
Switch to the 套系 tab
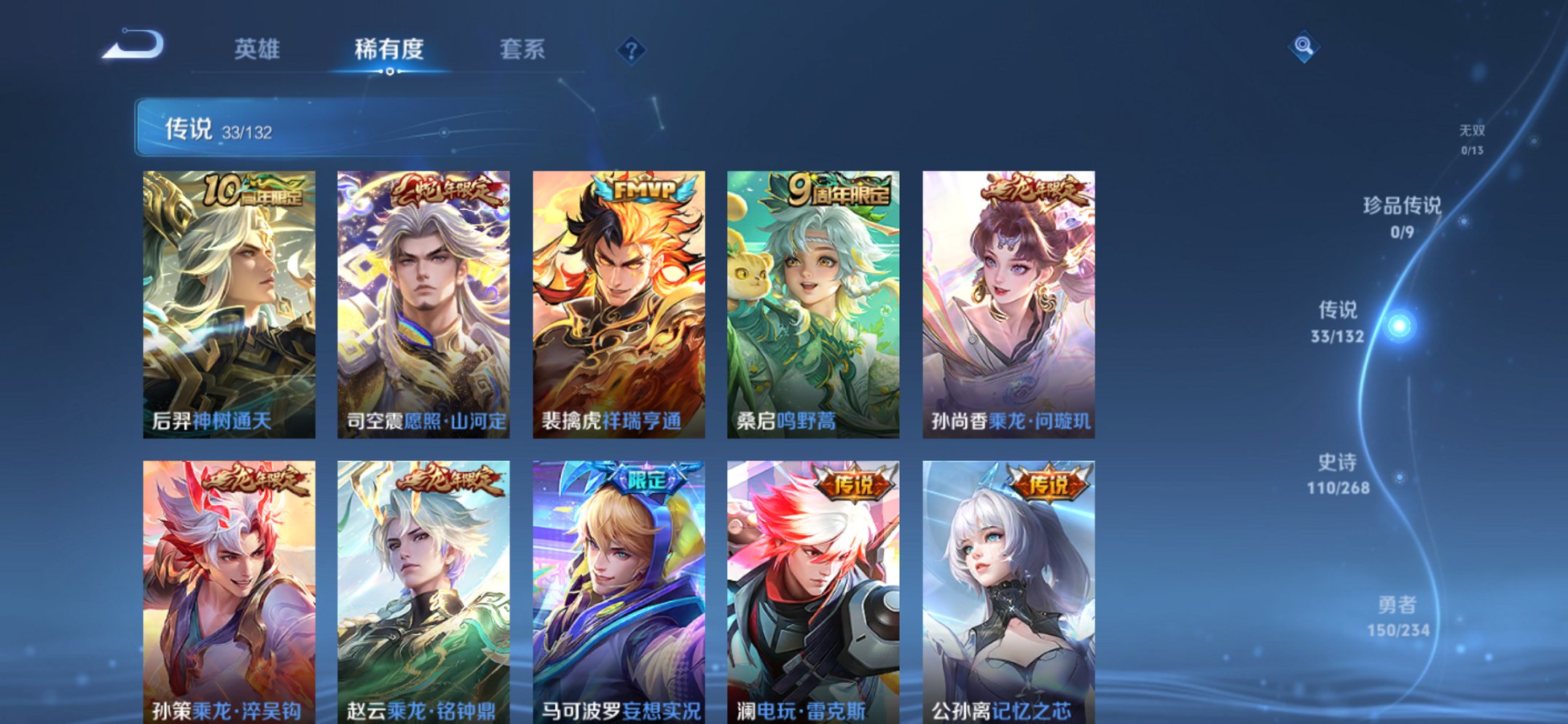[x=523, y=50]
